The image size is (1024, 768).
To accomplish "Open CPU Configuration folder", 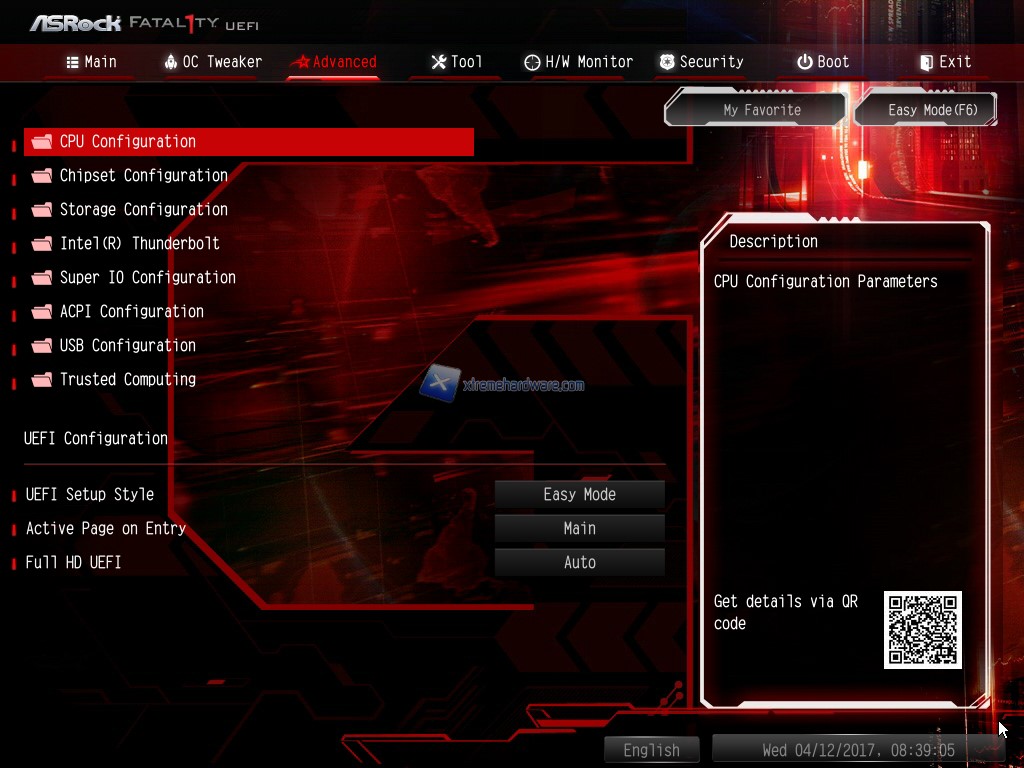I will (x=128, y=142).
